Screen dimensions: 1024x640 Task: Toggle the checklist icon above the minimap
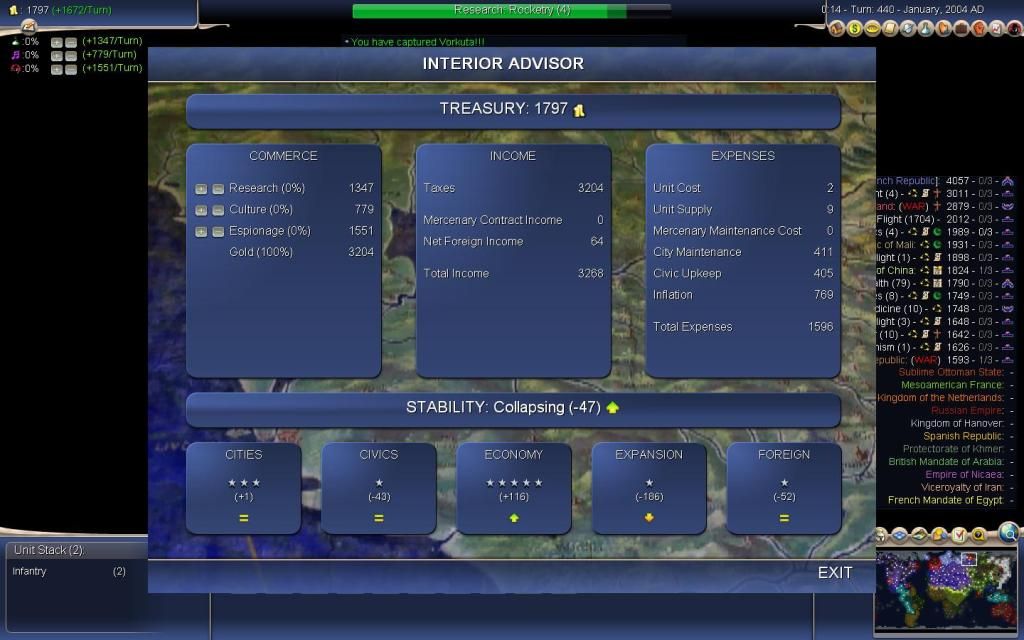[959, 535]
